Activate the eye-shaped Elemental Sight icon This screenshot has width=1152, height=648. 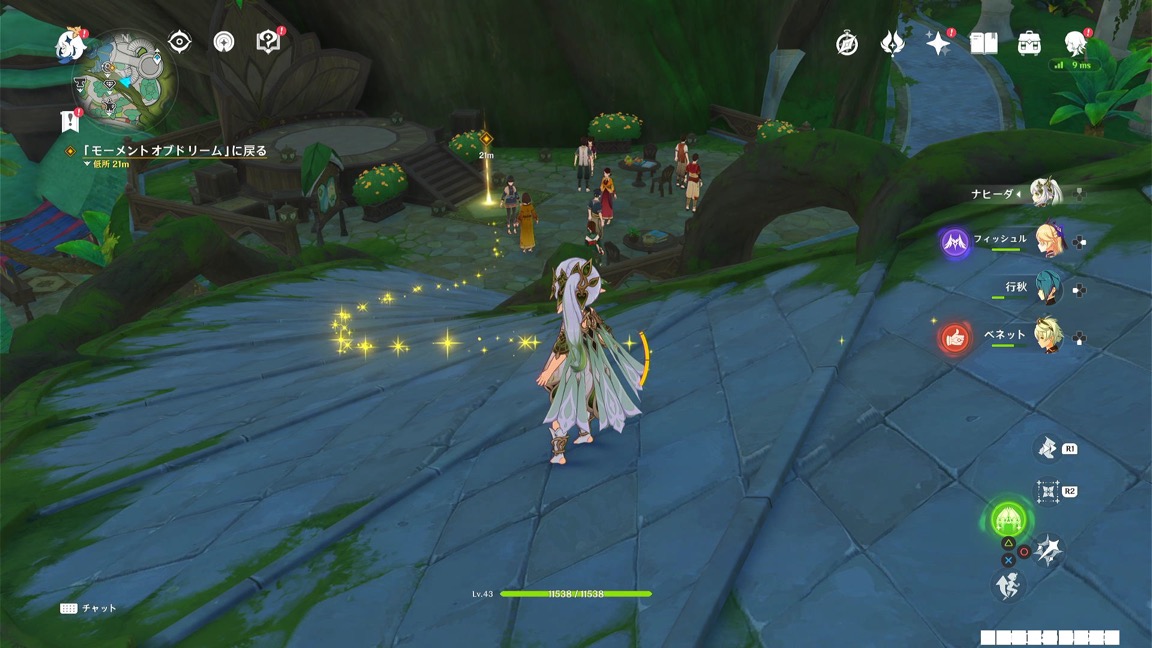coord(180,41)
